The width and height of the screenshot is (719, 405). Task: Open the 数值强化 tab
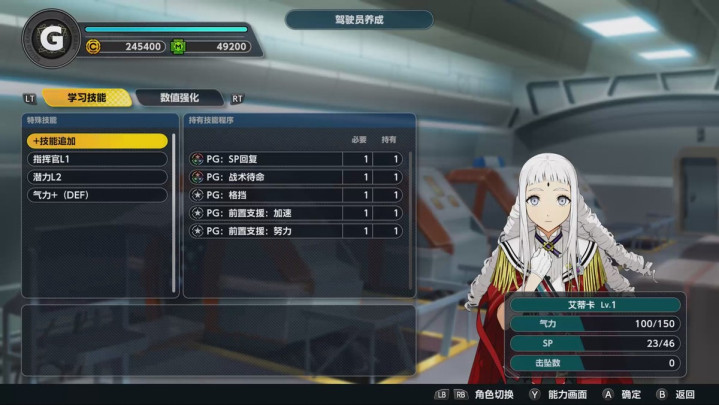tap(181, 98)
